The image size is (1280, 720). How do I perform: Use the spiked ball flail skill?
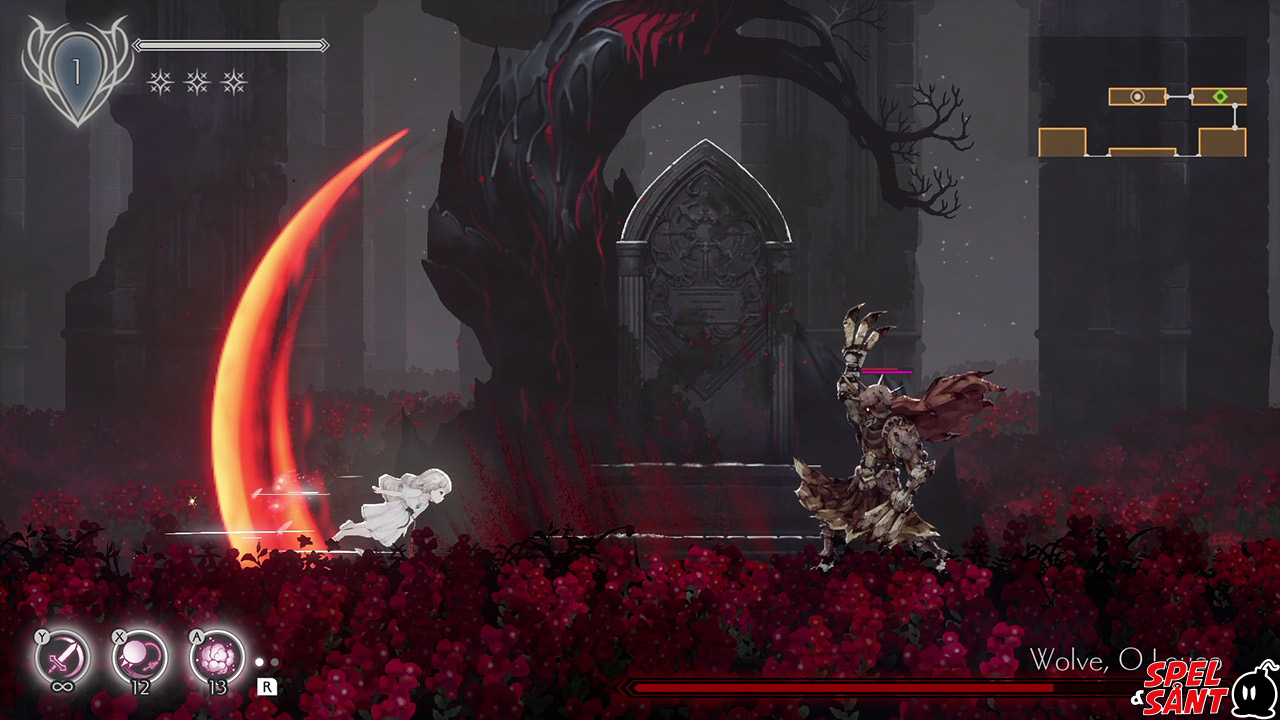pos(139,658)
